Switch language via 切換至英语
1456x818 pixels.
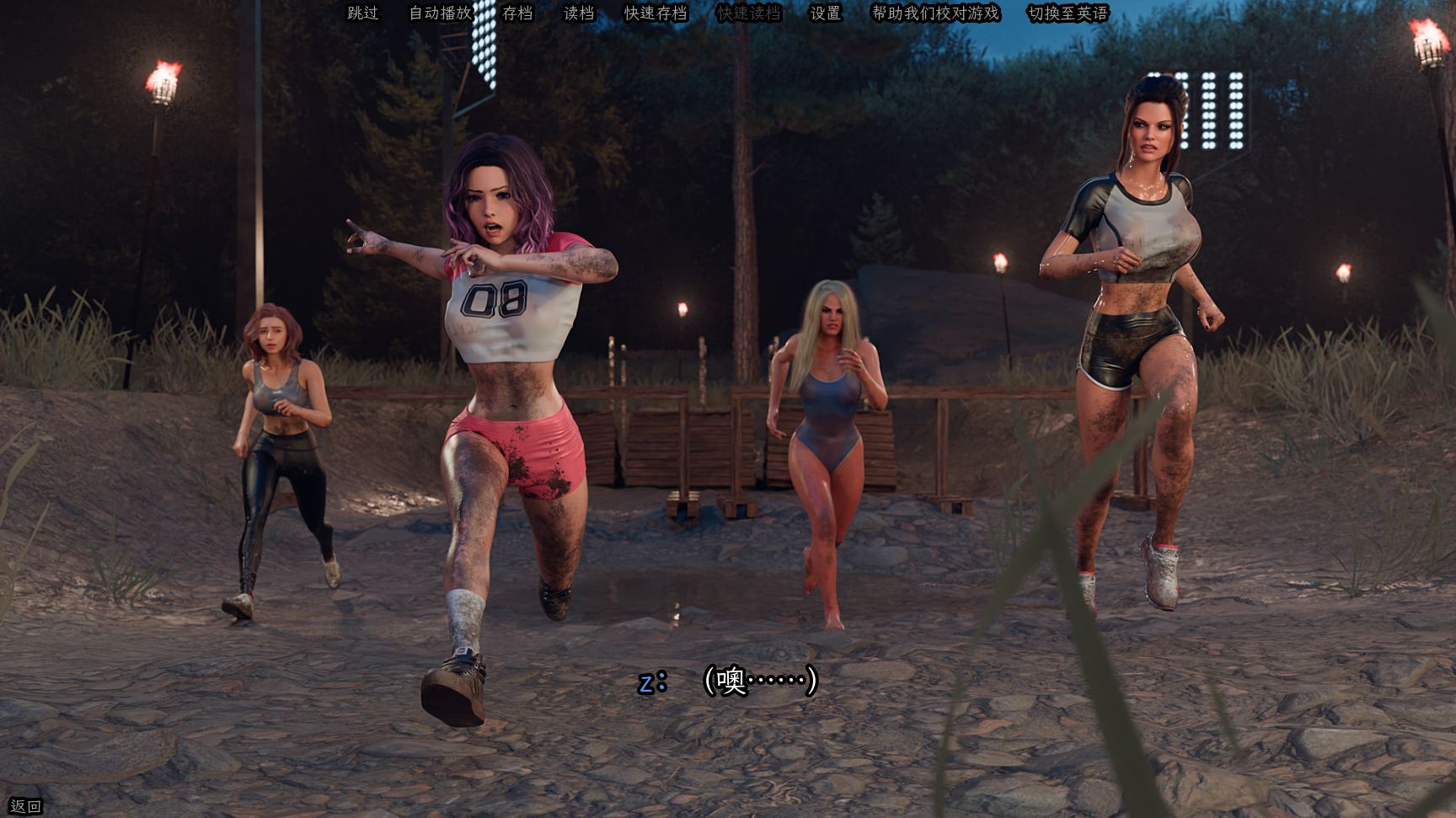(1068, 13)
